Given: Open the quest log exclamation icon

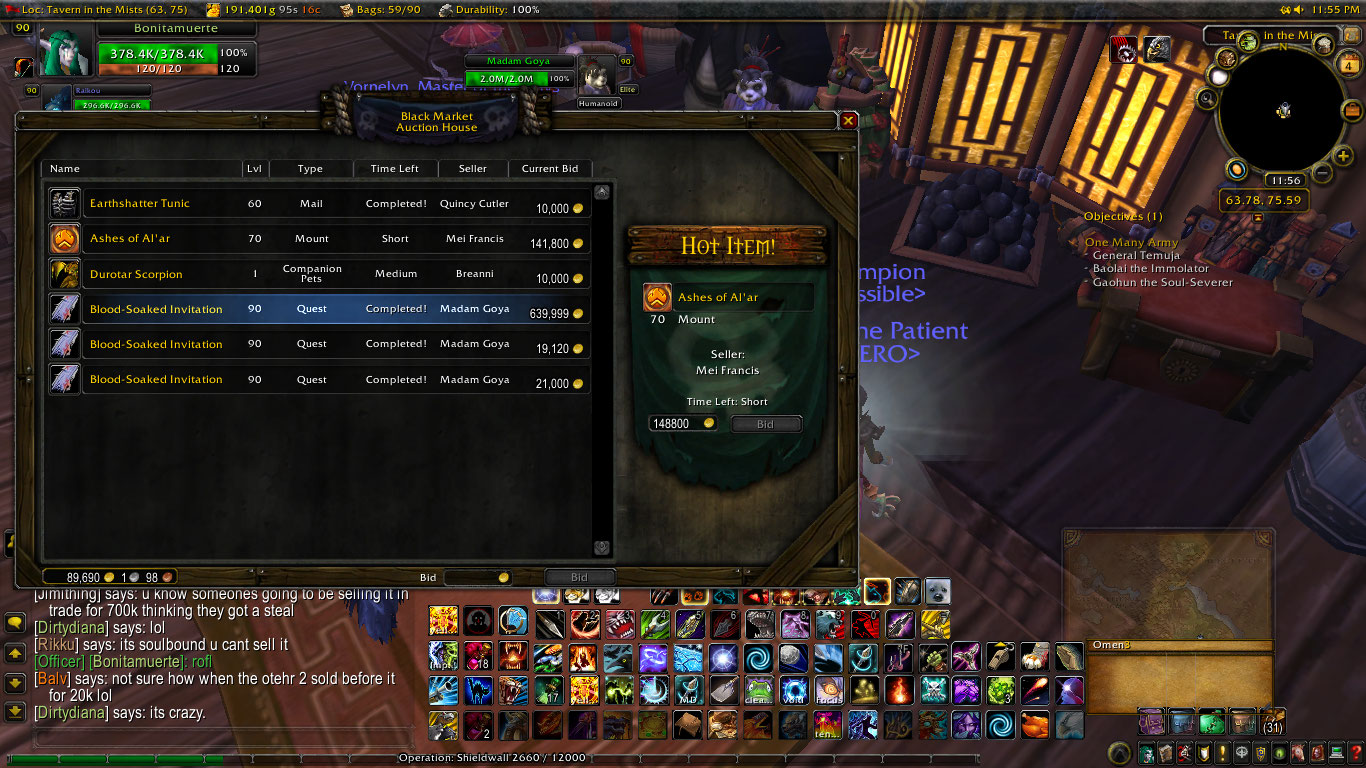Looking at the screenshot, I should coord(1222,753).
